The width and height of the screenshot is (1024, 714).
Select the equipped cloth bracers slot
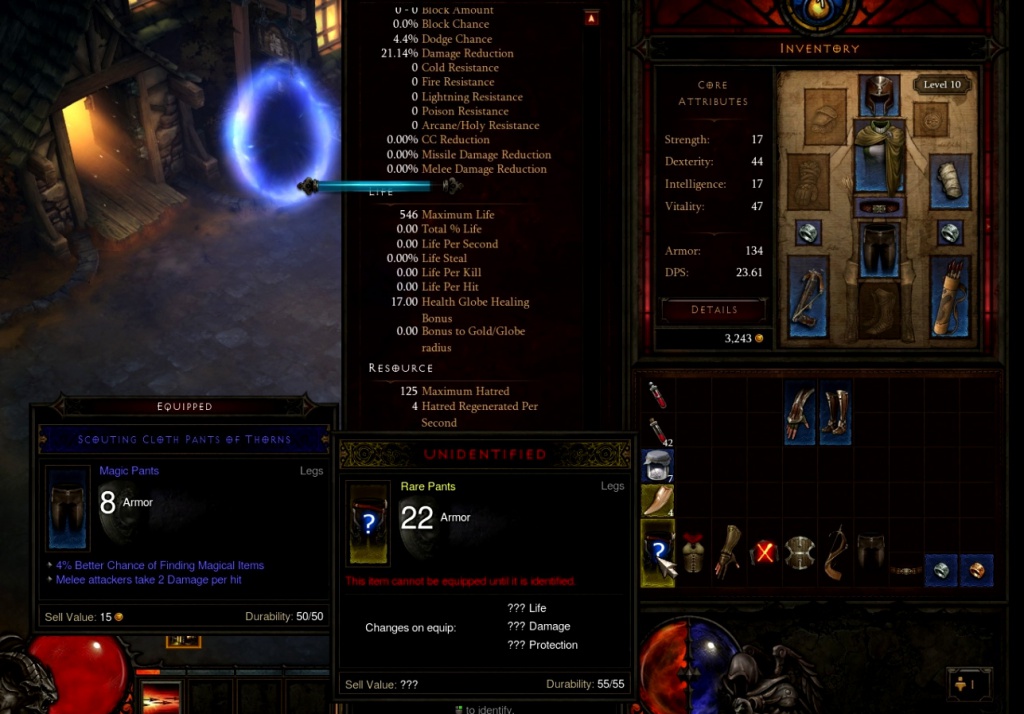pos(949,182)
